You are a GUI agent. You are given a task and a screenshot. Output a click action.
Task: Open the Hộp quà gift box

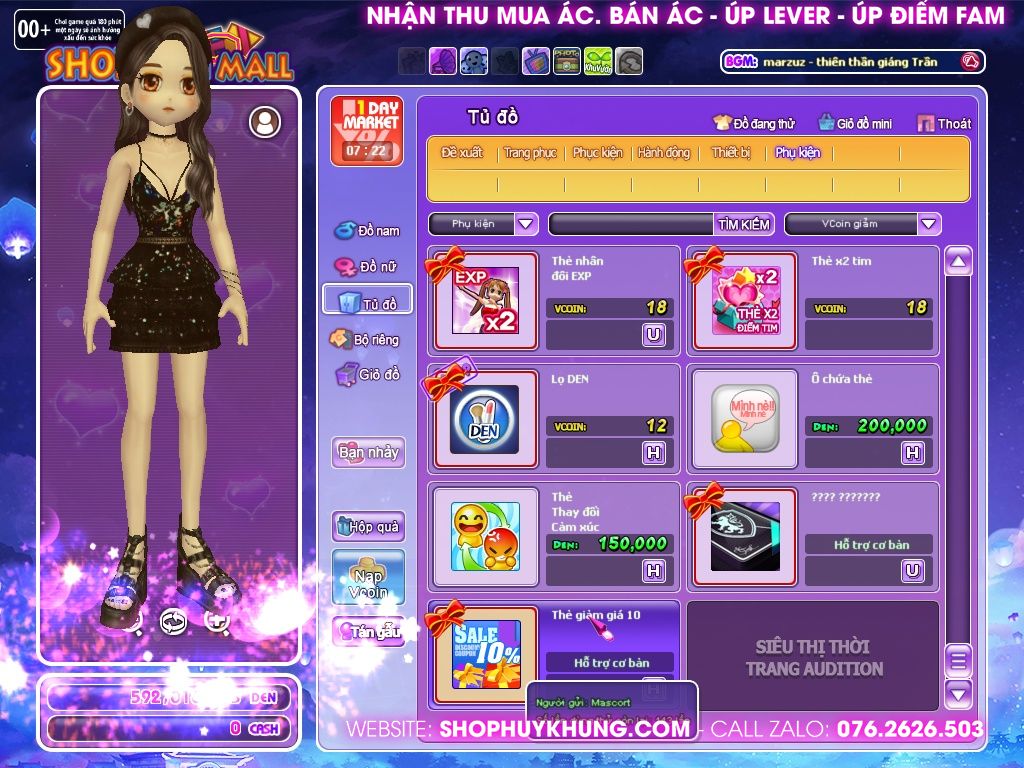click(368, 526)
